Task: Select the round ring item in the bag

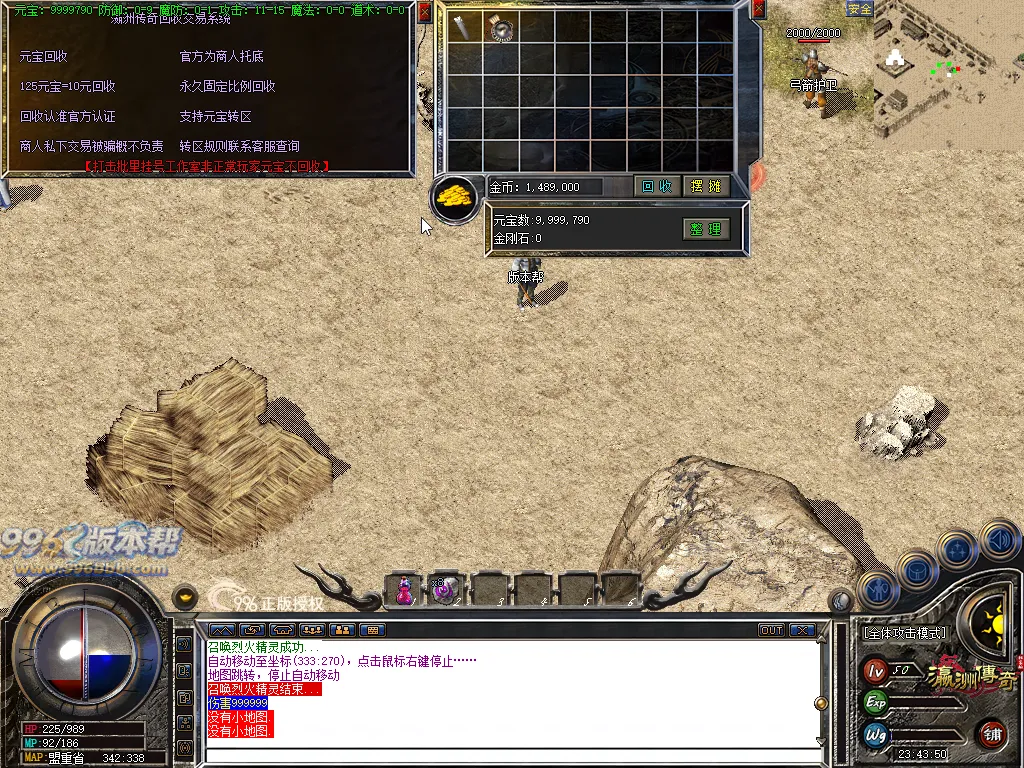Action: 501,28
